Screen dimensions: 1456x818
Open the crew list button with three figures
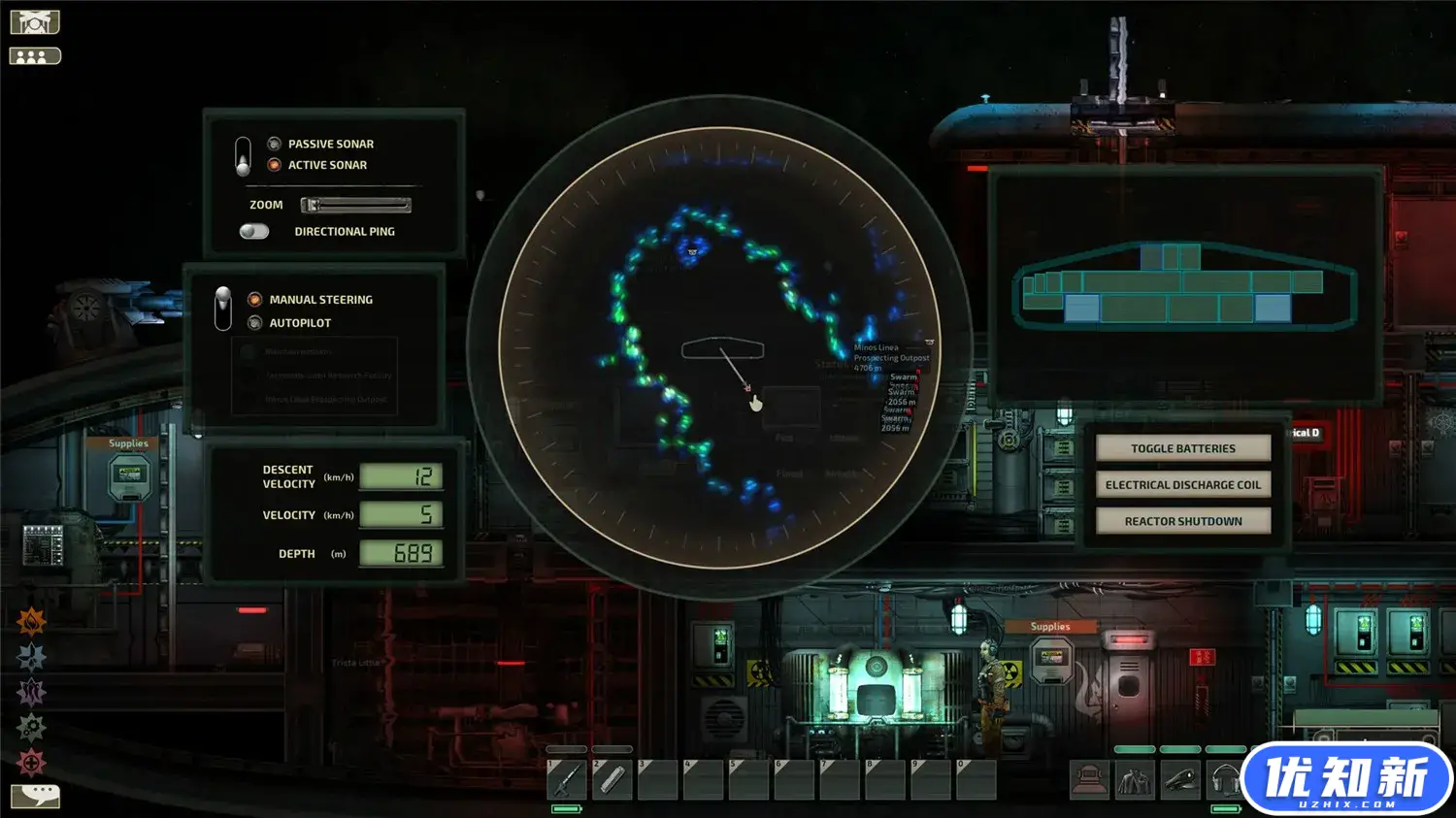pos(35,56)
